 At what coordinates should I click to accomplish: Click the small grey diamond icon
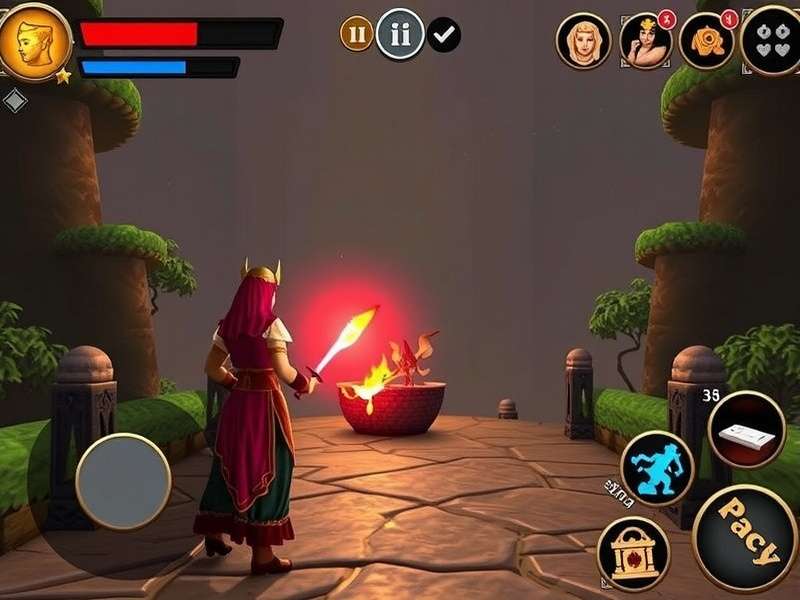(x=15, y=100)
